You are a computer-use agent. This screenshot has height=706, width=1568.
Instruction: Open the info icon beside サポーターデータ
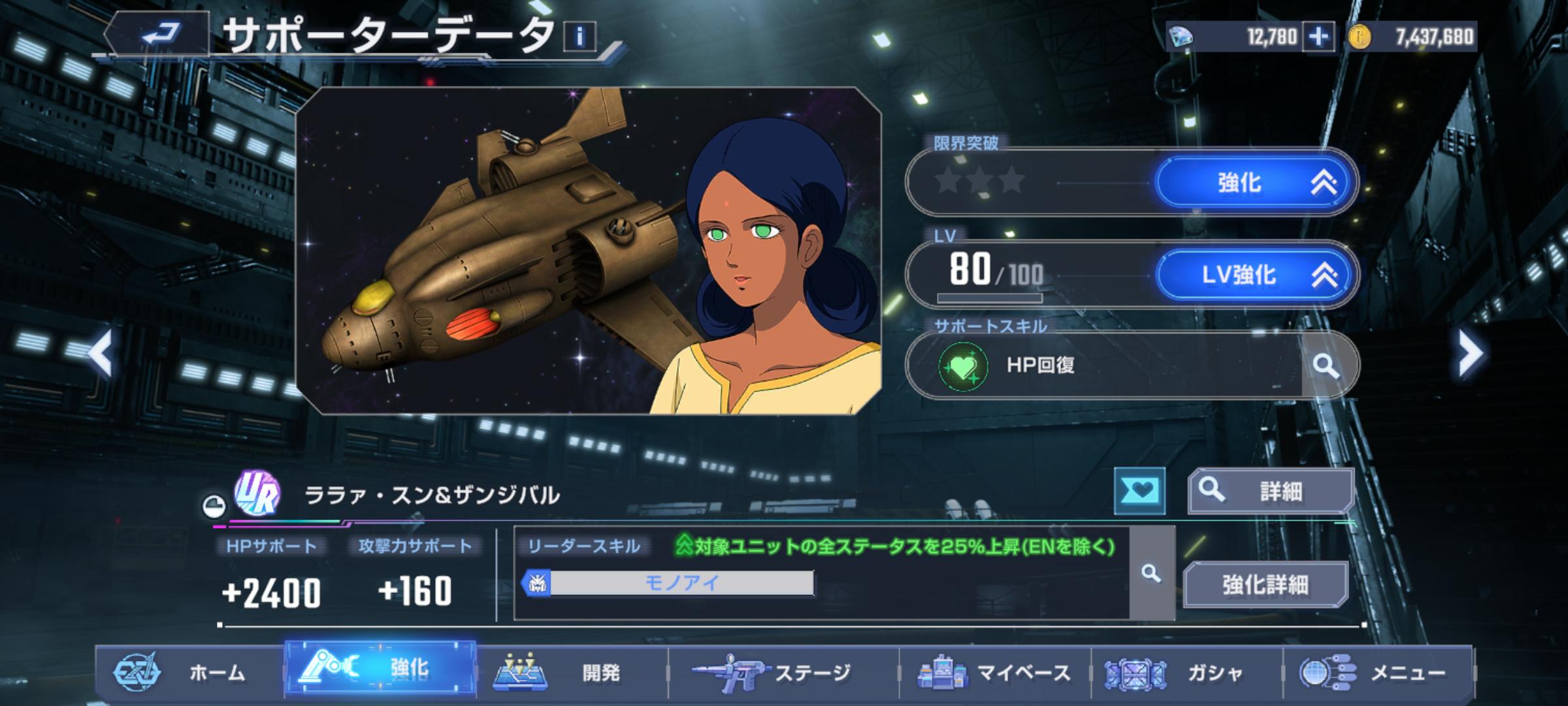(580, 37)
